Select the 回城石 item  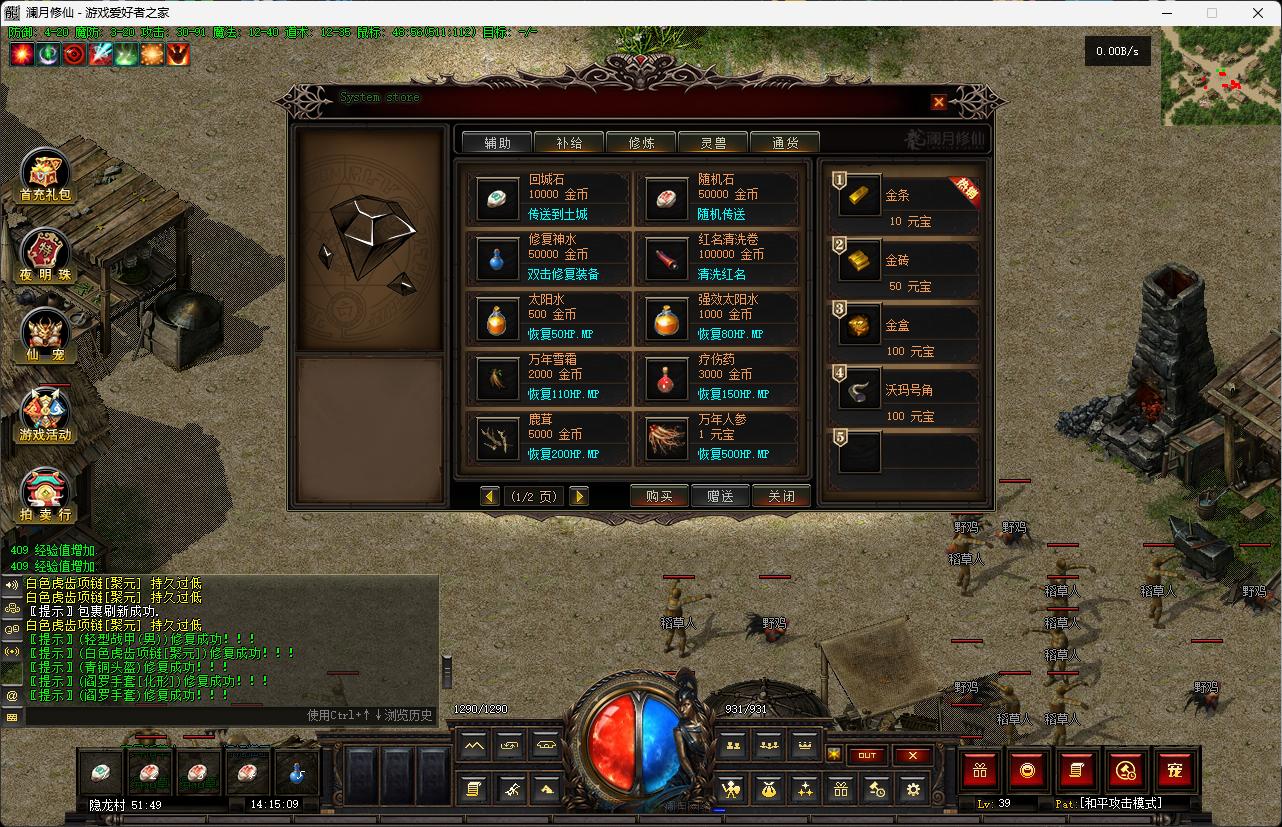tap(548, 198)
